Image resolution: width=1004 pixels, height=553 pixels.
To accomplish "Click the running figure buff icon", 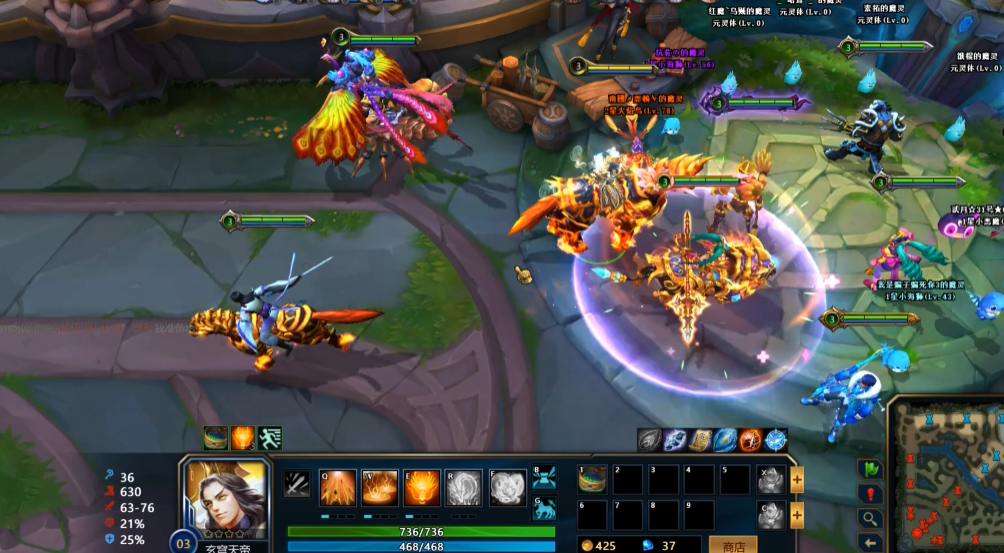I will (270, 438).
